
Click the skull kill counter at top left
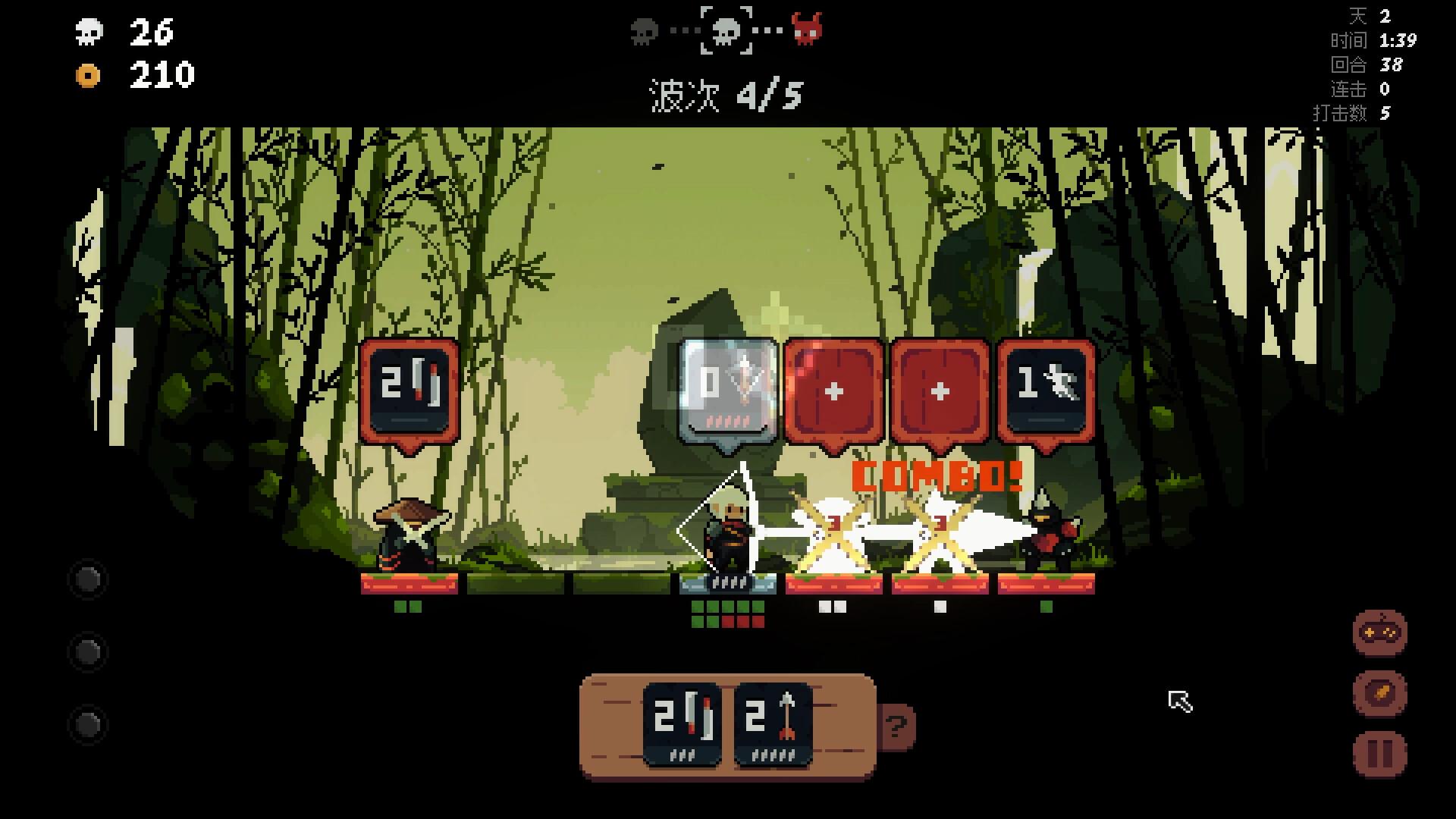click(90, 32)
